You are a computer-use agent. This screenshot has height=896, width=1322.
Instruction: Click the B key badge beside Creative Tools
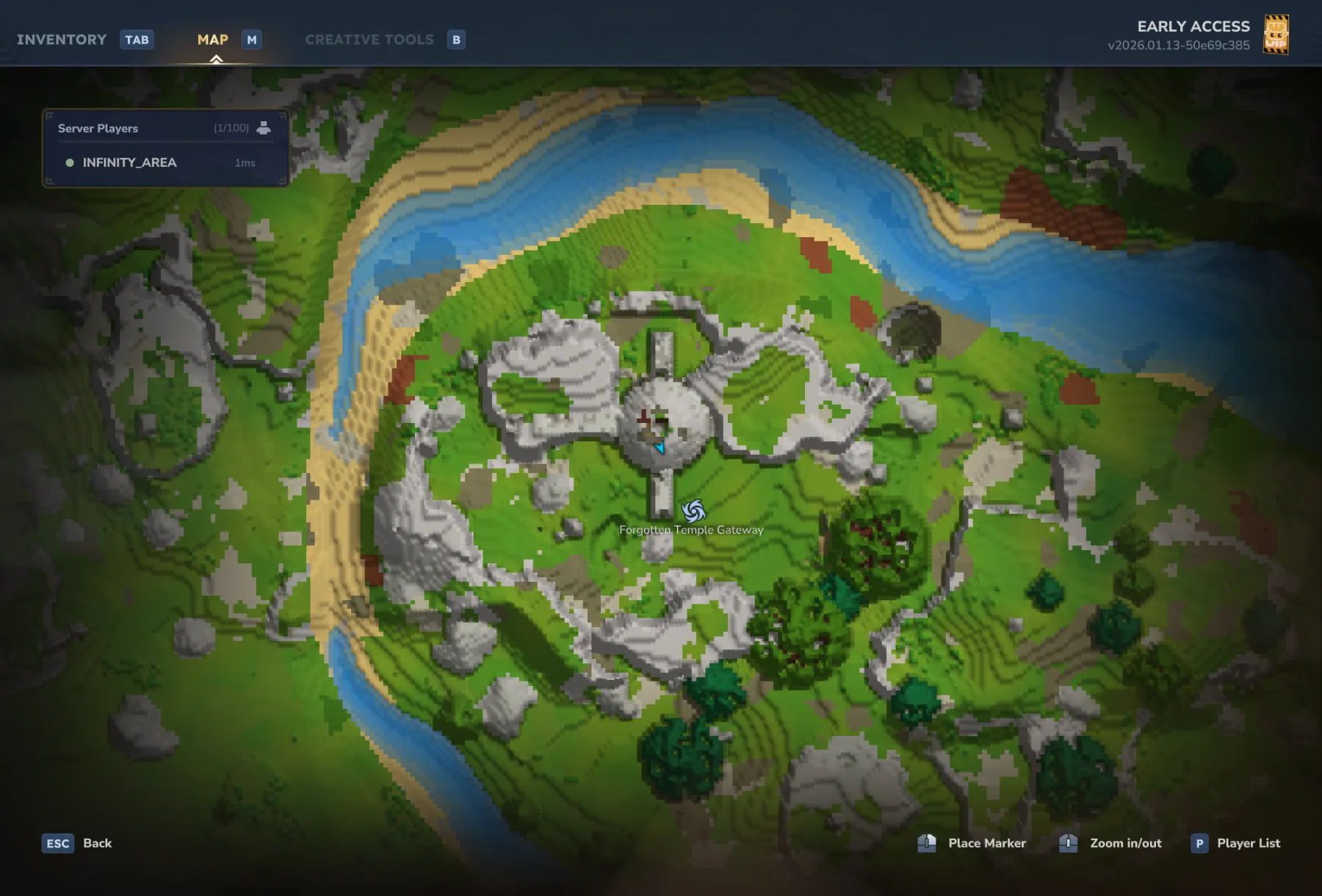(x=457, y=40)
